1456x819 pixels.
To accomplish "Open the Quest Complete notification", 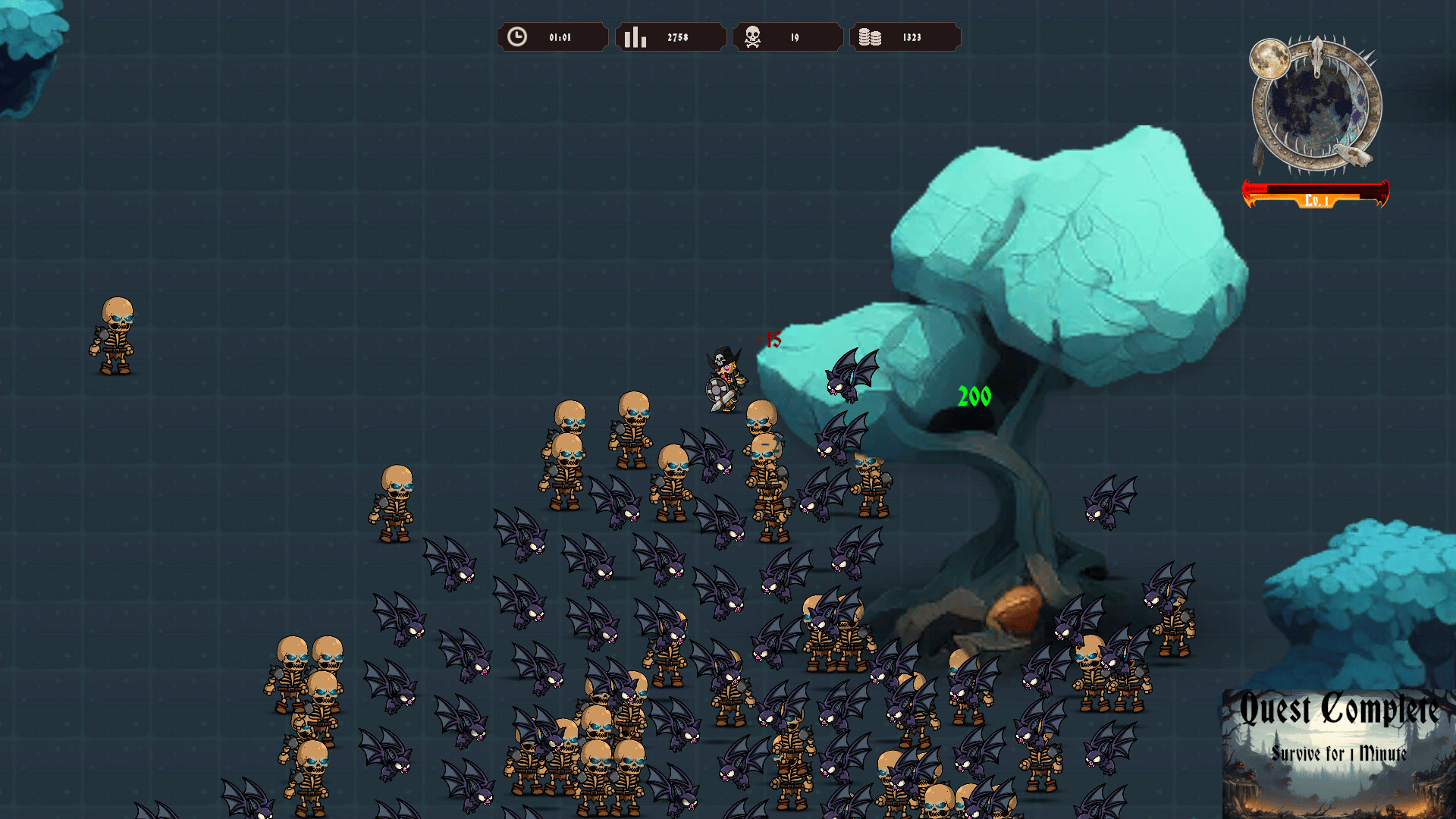I will coord(1338,752).
